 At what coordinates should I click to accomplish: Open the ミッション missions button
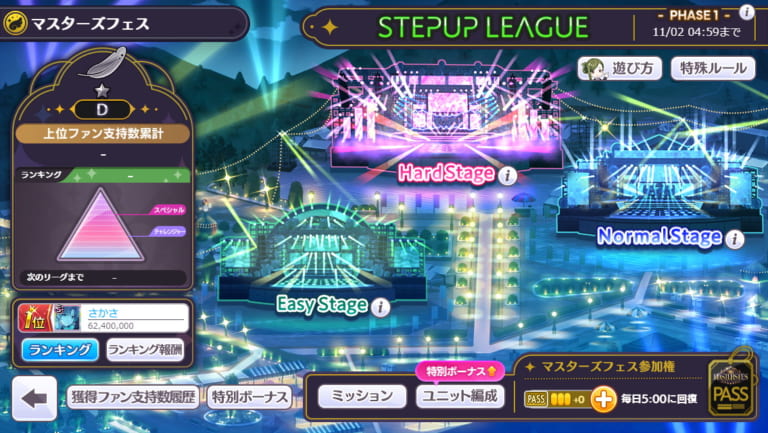361,396
